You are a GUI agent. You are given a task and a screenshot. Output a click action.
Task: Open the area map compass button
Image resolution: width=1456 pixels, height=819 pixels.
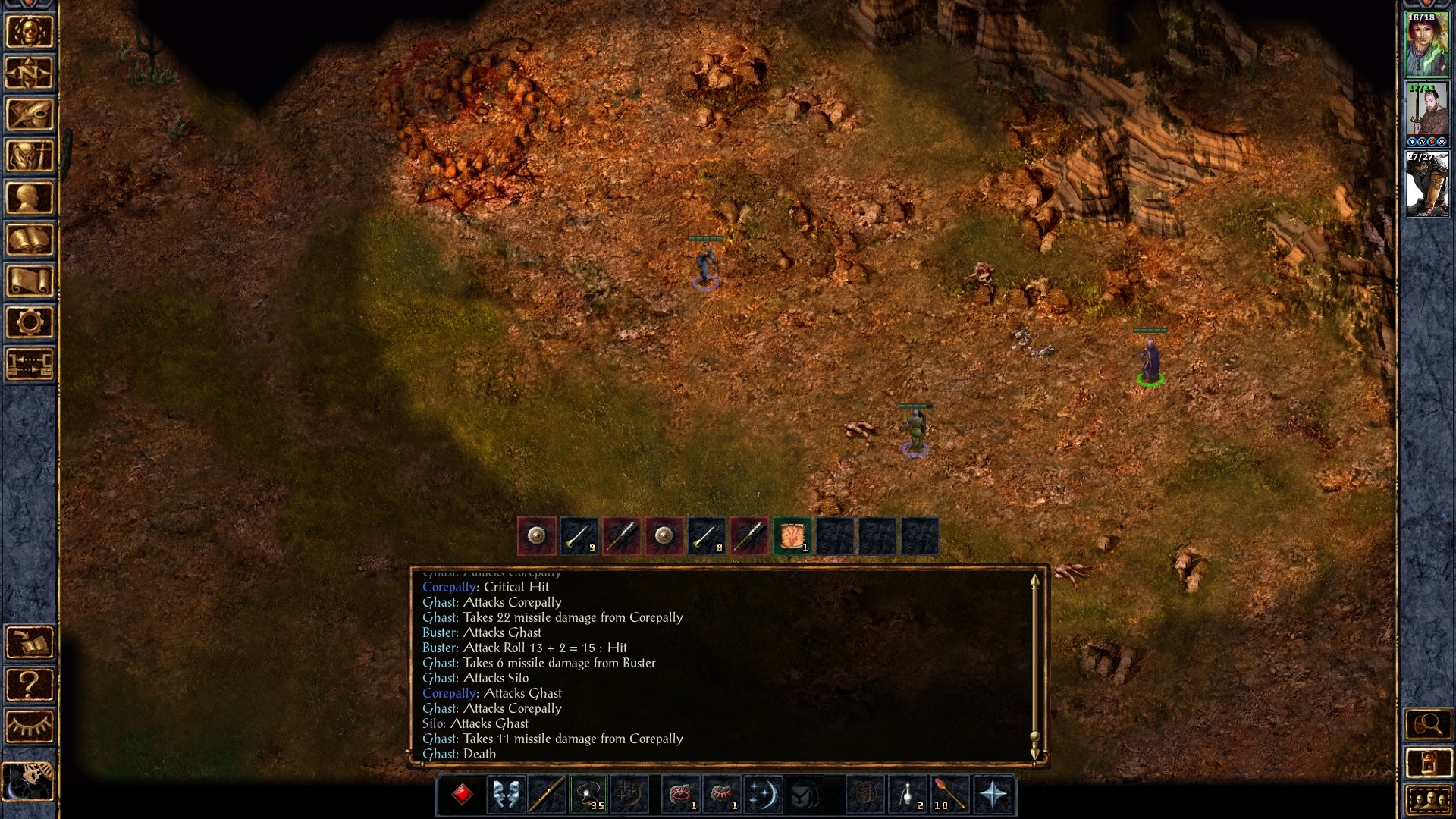click(30, 74)
